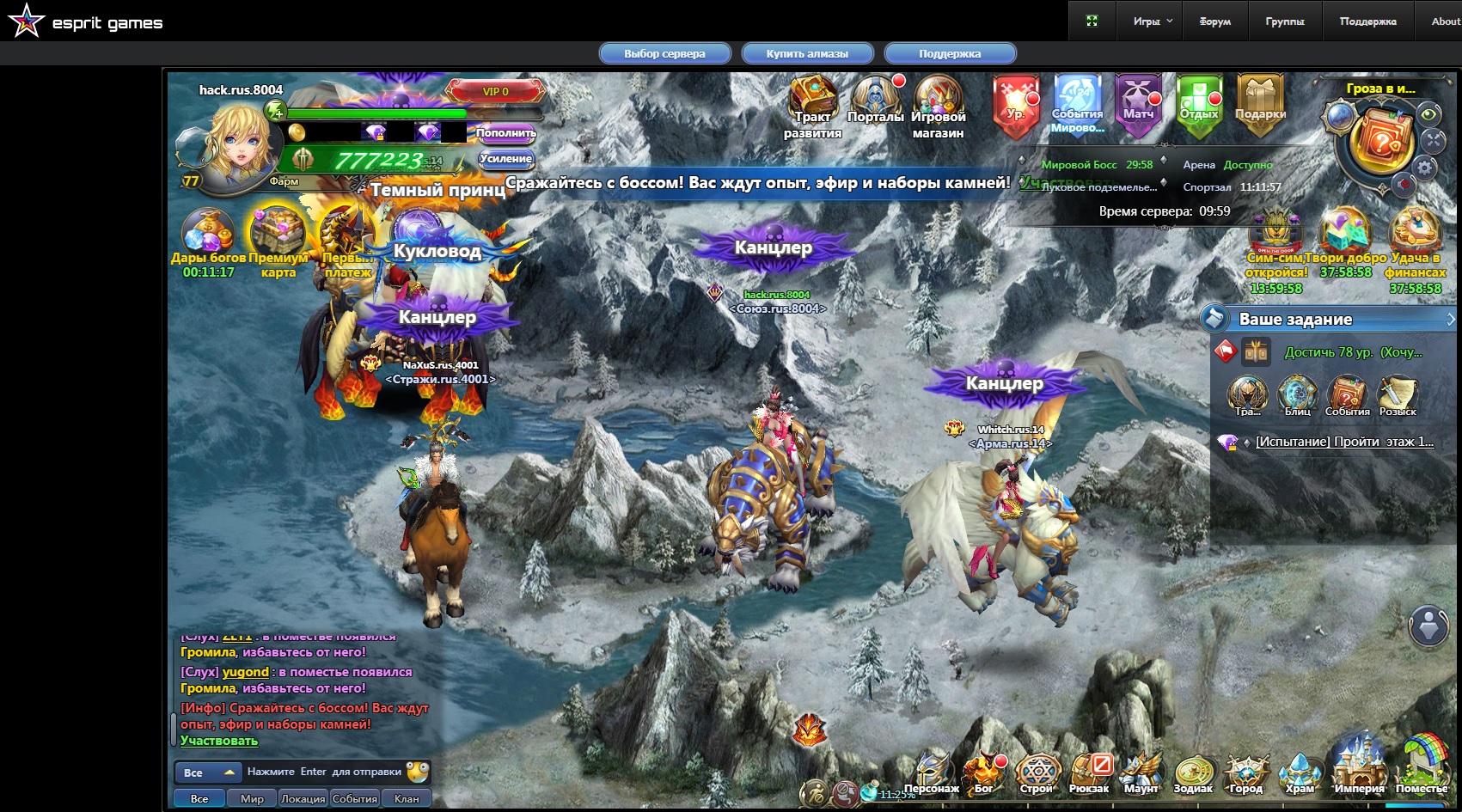
Task: Open the Купить алмазы purchase page
Action: click(x=807, y=53)
